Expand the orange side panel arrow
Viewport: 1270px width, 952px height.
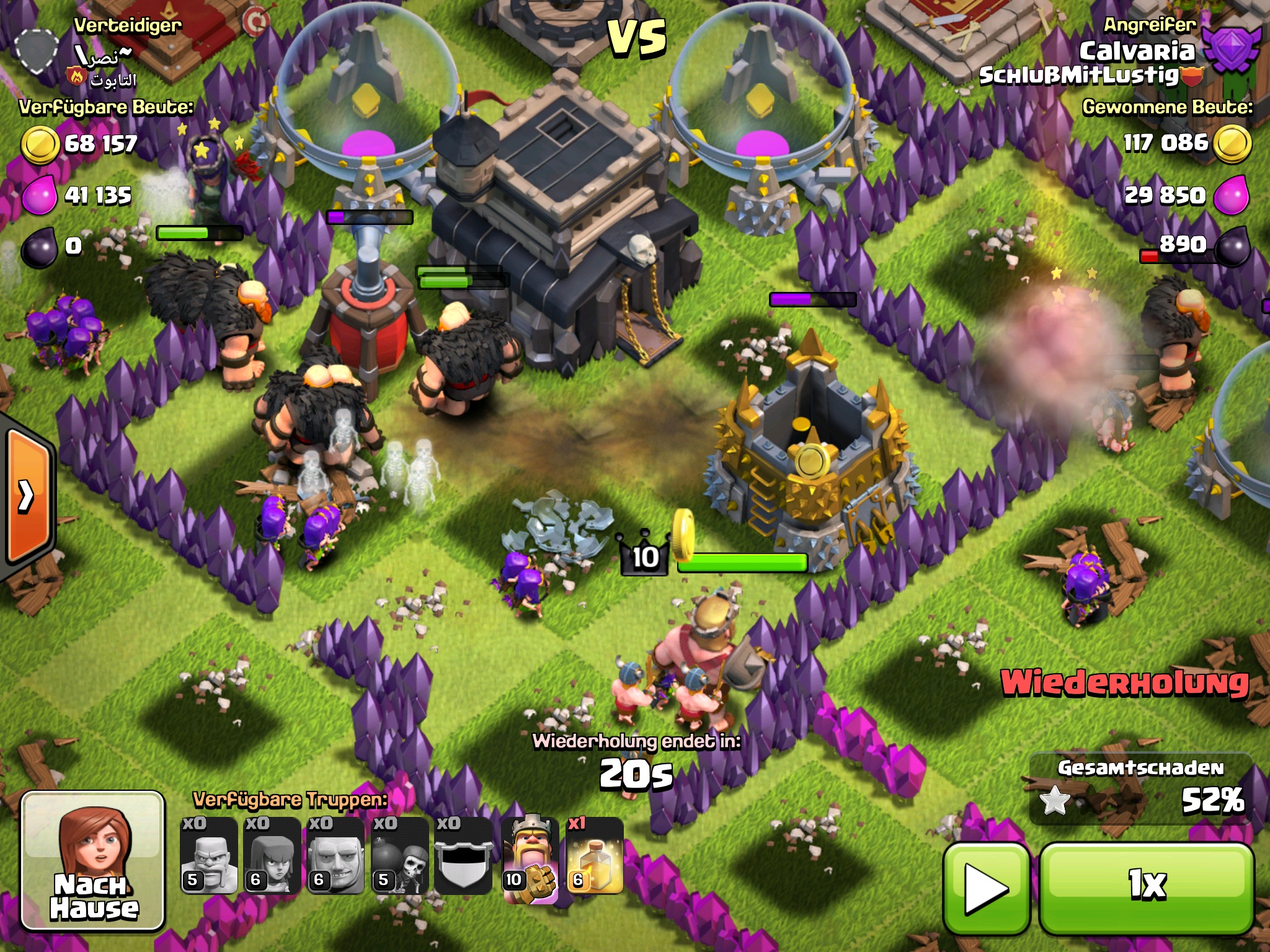point(27,496)
